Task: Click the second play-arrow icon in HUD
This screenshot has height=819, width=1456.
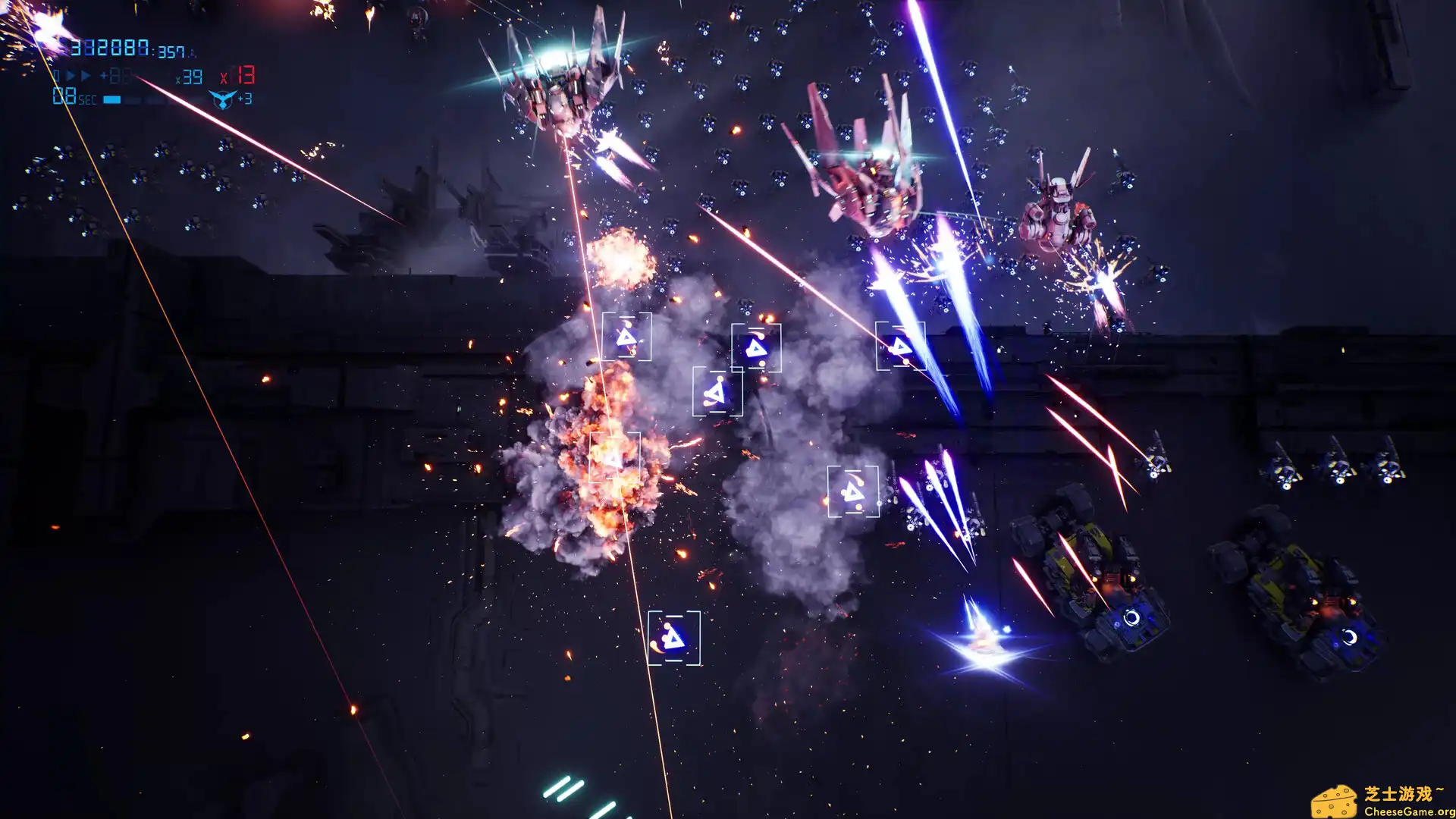Action: coord(86,75)
